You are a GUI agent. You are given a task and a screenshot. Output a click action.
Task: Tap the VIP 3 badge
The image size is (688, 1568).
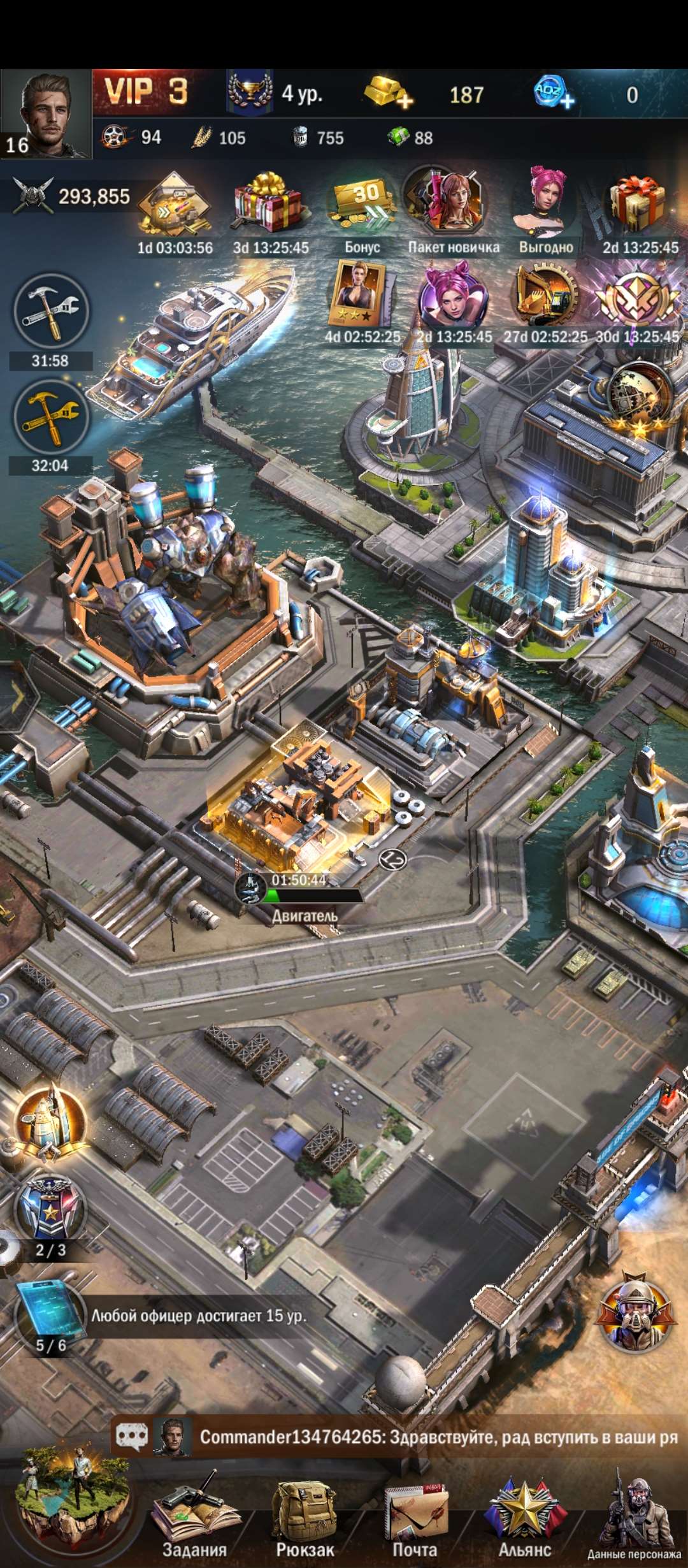(146, 92)
